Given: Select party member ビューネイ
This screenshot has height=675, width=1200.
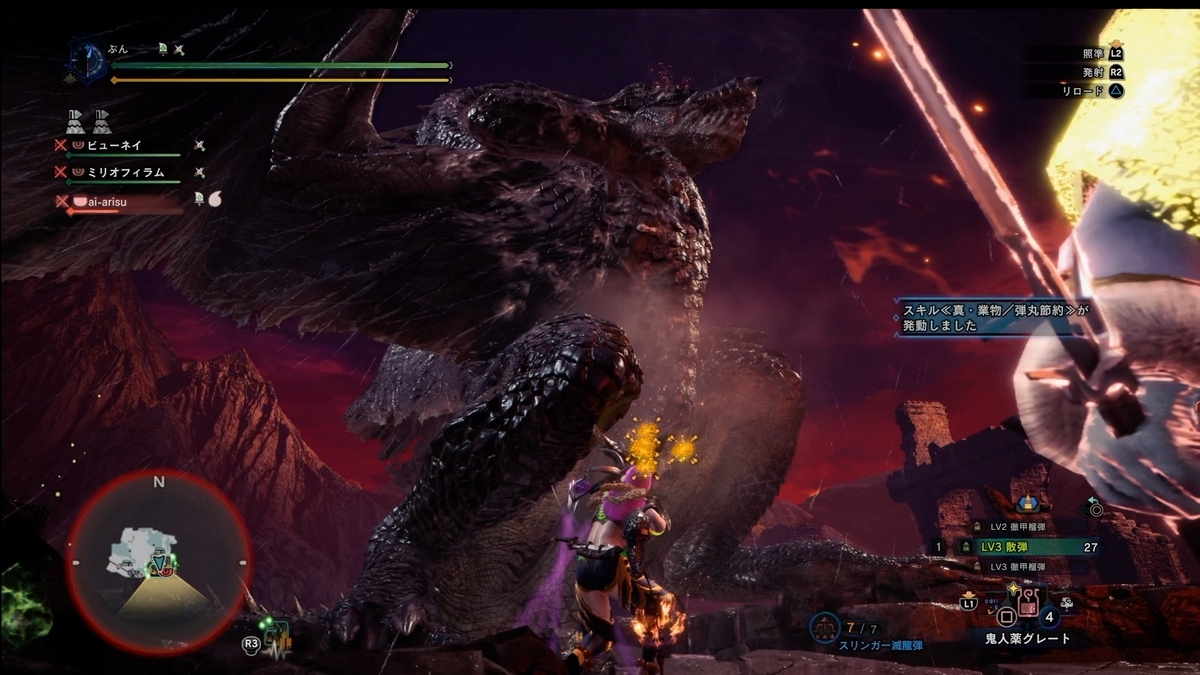Looking at the screenshot, I should (117, 145).
